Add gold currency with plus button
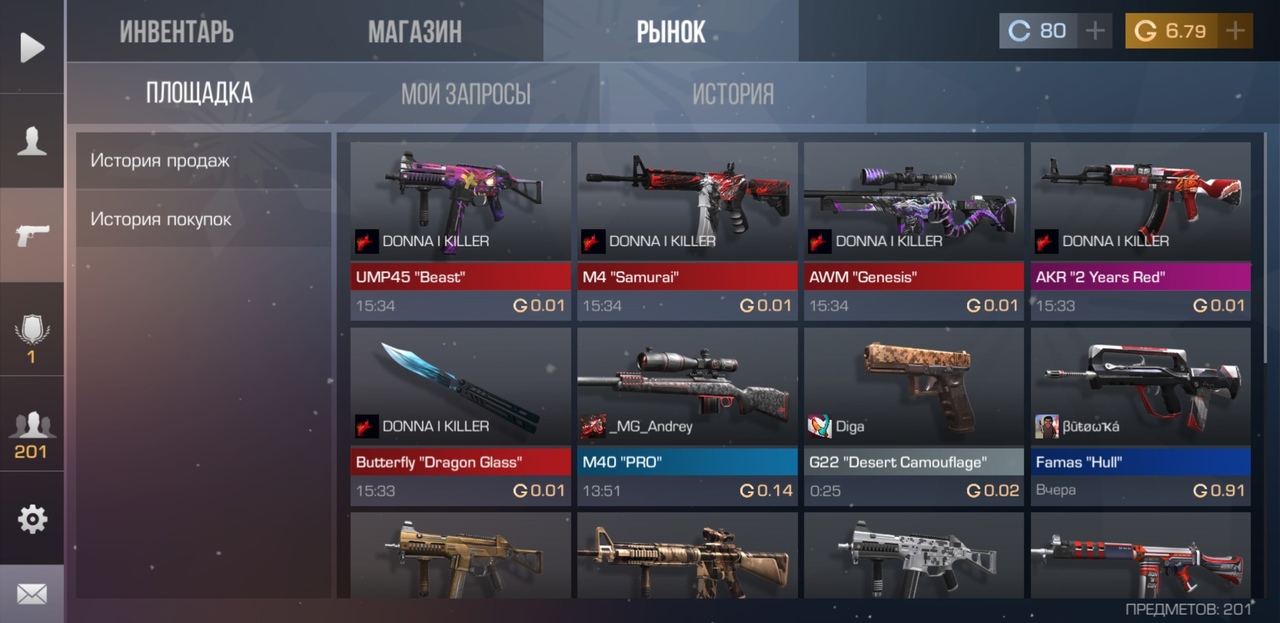 [1236, 31]
